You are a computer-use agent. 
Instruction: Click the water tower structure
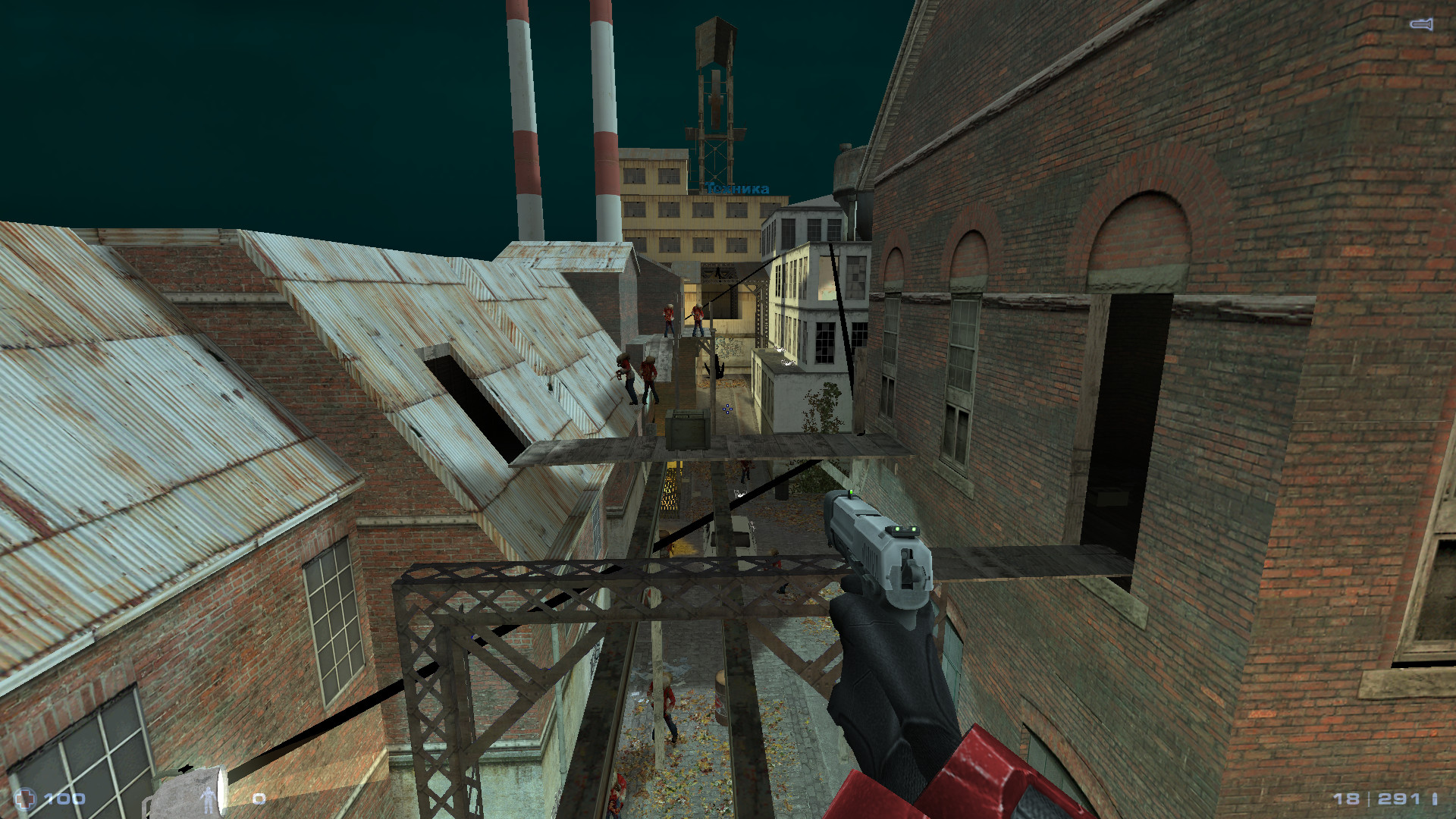pos(716,91)
